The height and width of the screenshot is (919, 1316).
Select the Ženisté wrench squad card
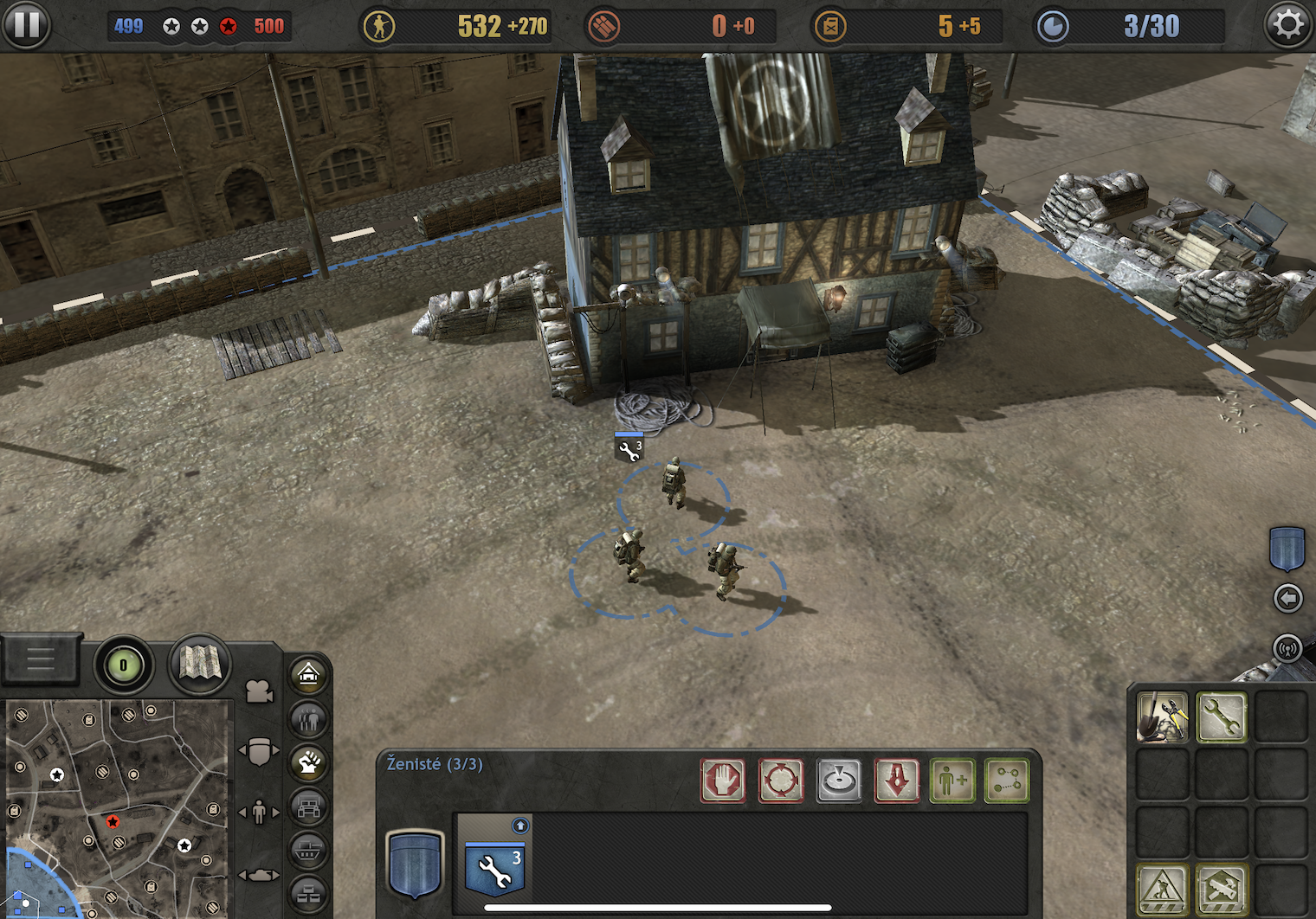click(494, 863)
